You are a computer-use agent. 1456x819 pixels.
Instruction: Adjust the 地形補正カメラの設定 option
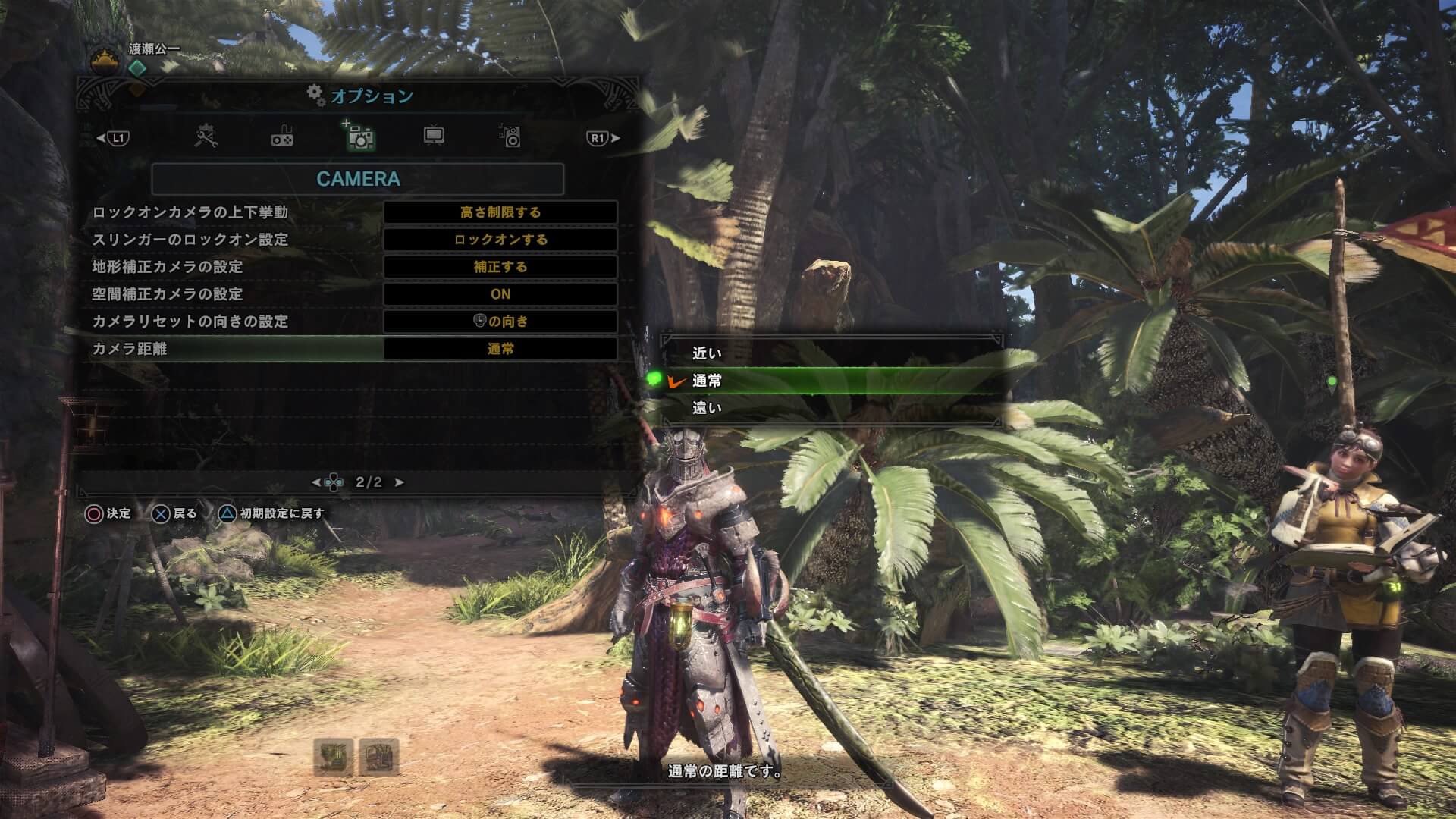[x=500, y=267]
